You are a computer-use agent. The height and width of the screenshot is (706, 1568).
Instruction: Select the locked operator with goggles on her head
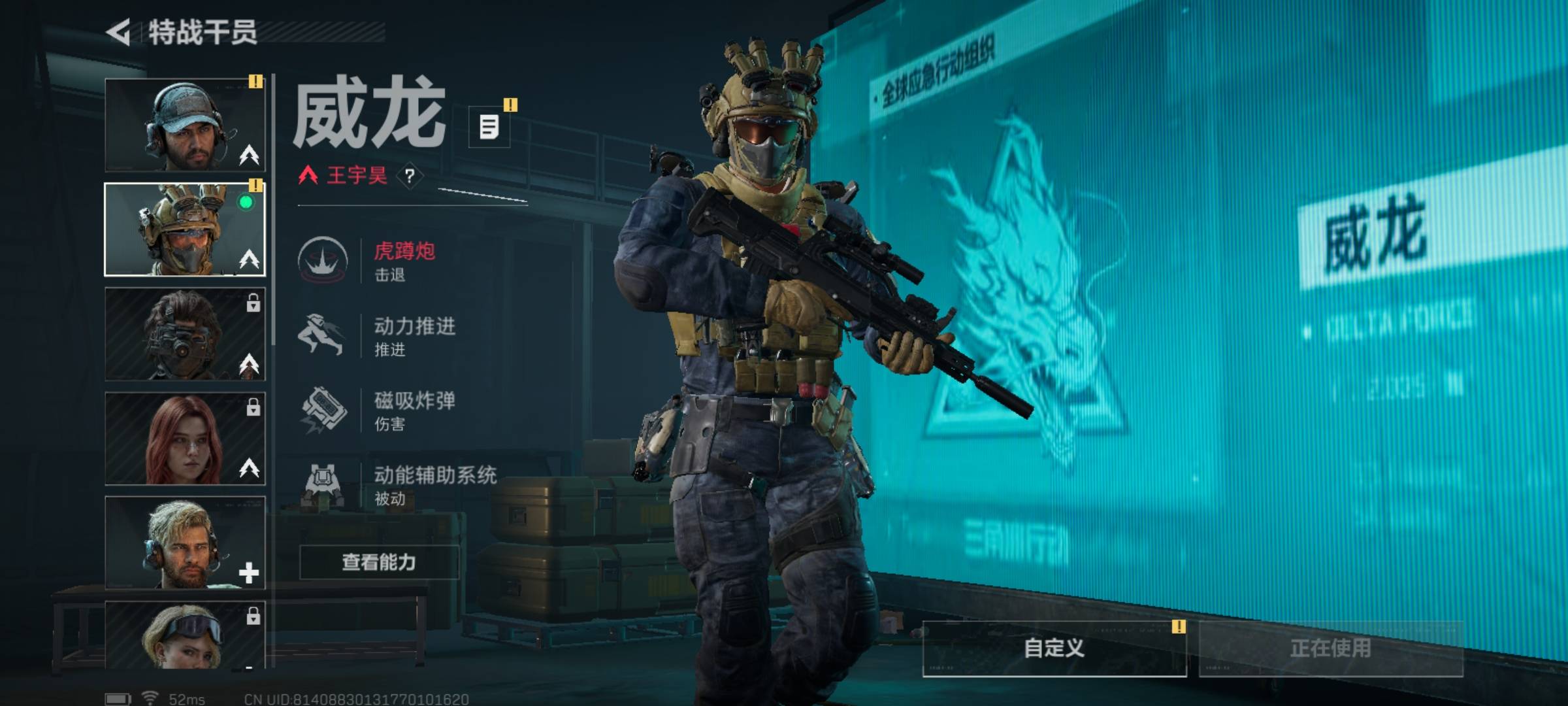click(x=185, y=635)
